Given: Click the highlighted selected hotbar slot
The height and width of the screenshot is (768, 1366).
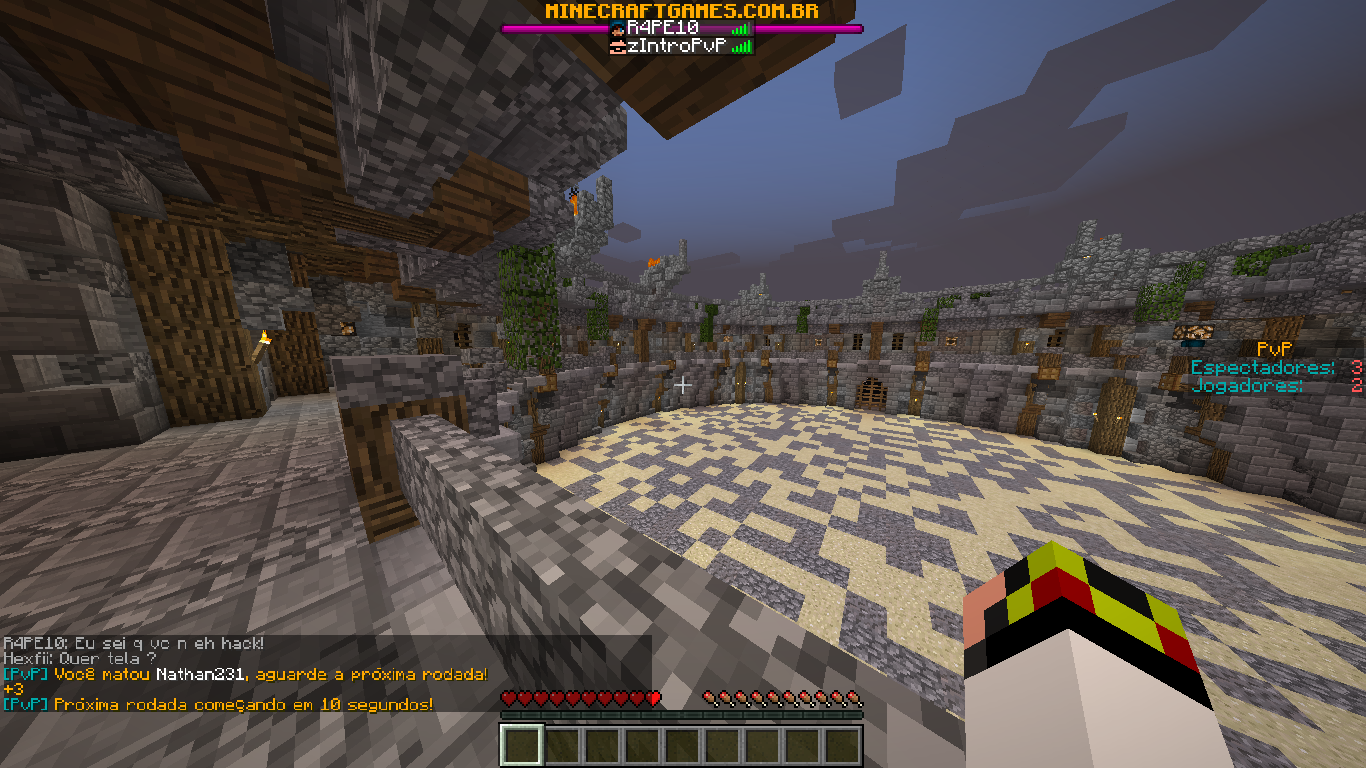Looking at the screenshot, I should pos(522,745).
